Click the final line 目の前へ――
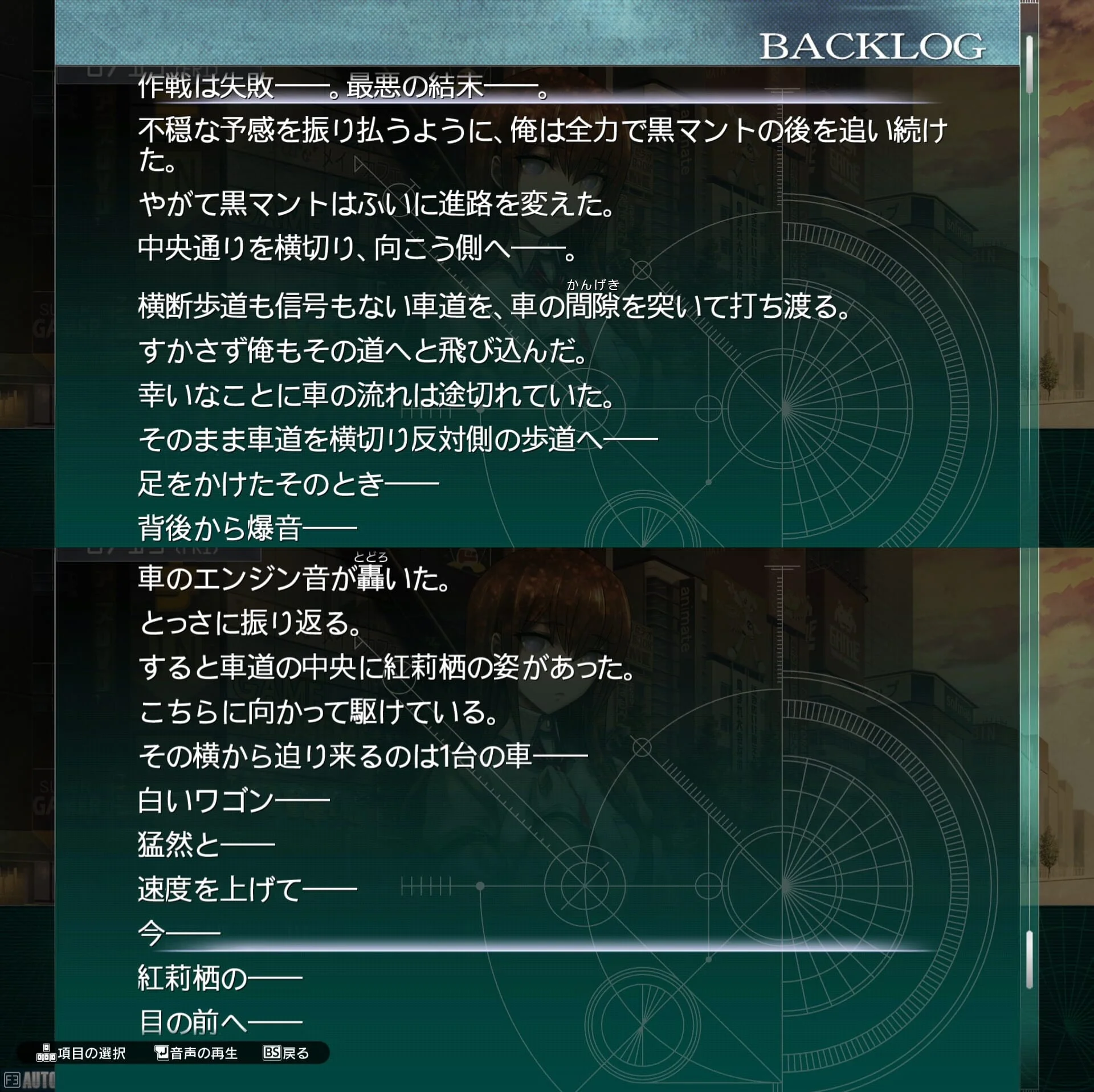Screen dimensions: 1094x1092 (221, 1023)
